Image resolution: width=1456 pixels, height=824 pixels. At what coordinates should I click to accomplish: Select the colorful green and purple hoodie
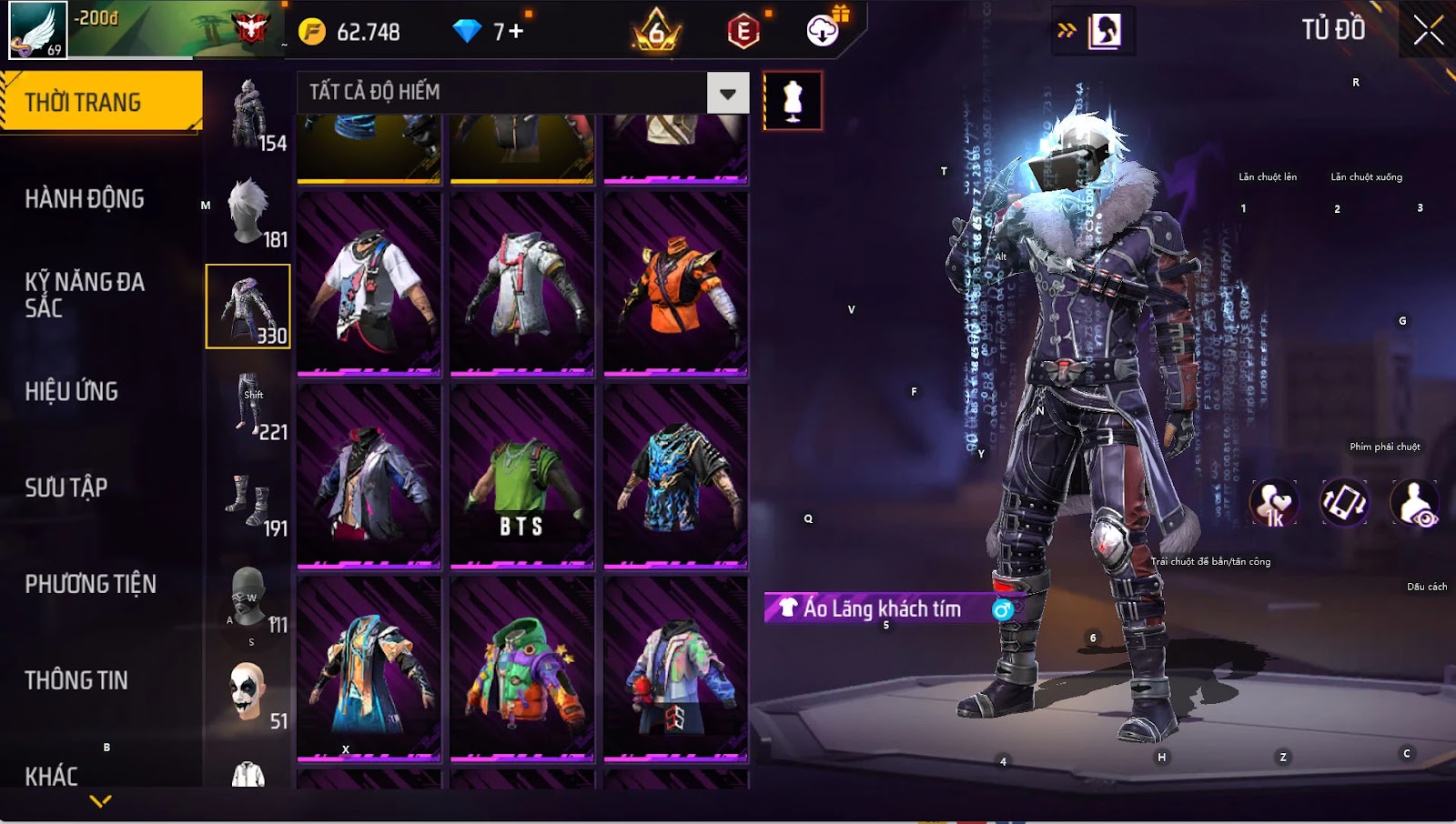[521, 669]
